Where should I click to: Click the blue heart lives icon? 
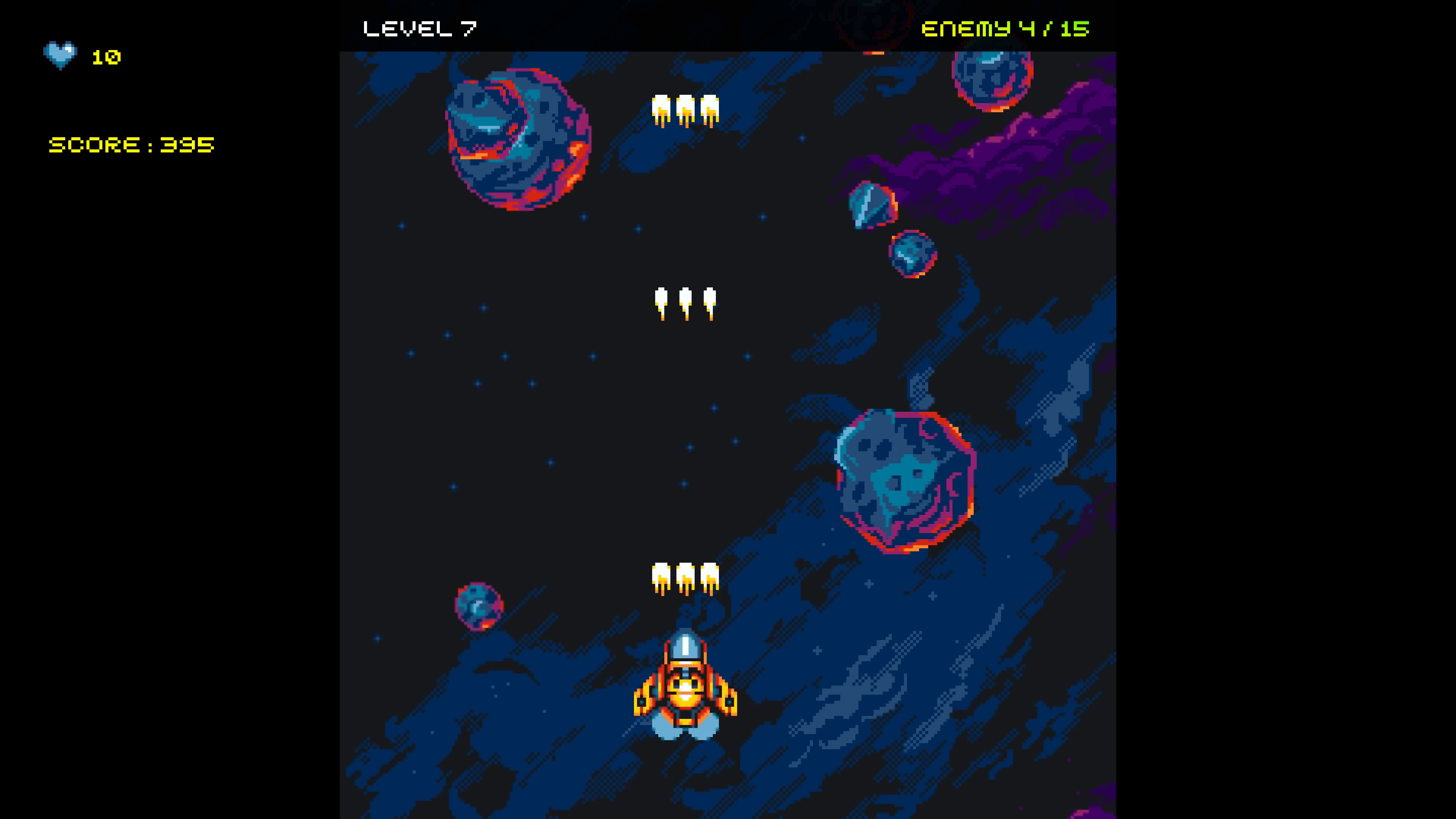click(61, 55)
